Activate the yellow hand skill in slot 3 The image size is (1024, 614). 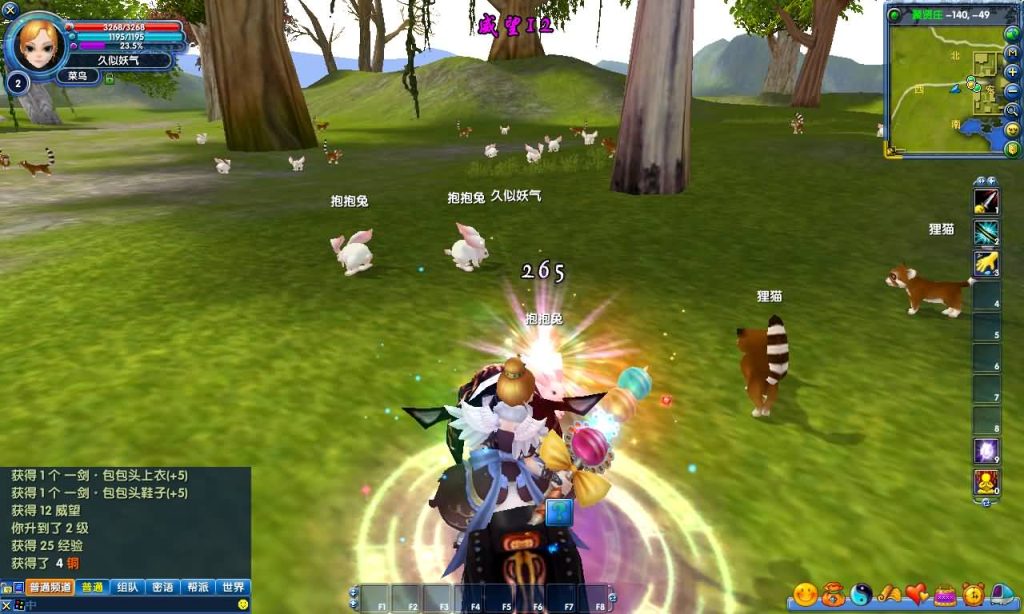[987, 263]
